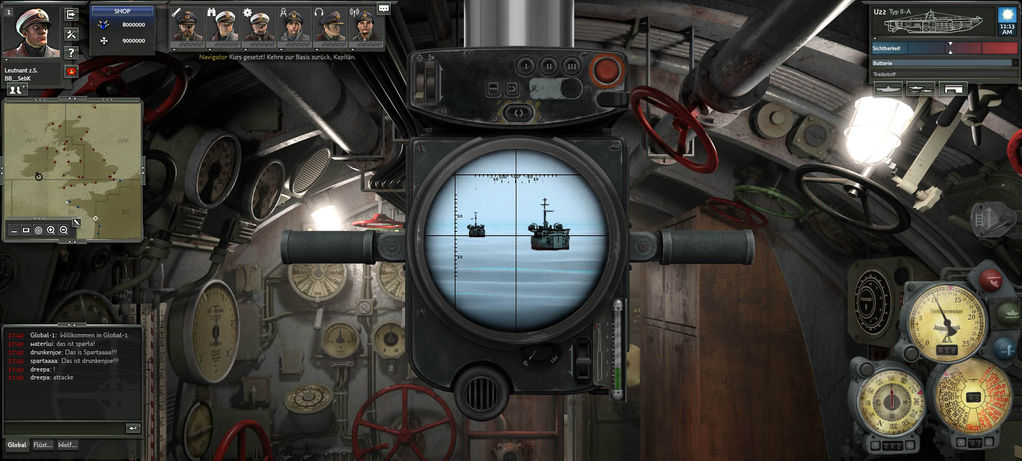Click the exit door icon button

pos(71,14)
